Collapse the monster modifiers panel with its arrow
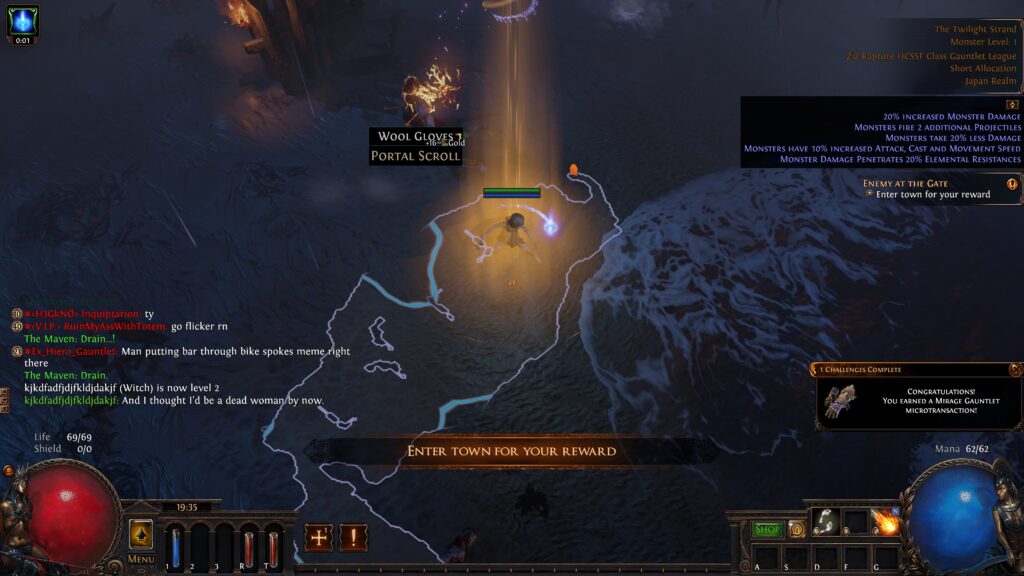The height and width of the screenshot is (576, 1024). [x=1012, y=104]
